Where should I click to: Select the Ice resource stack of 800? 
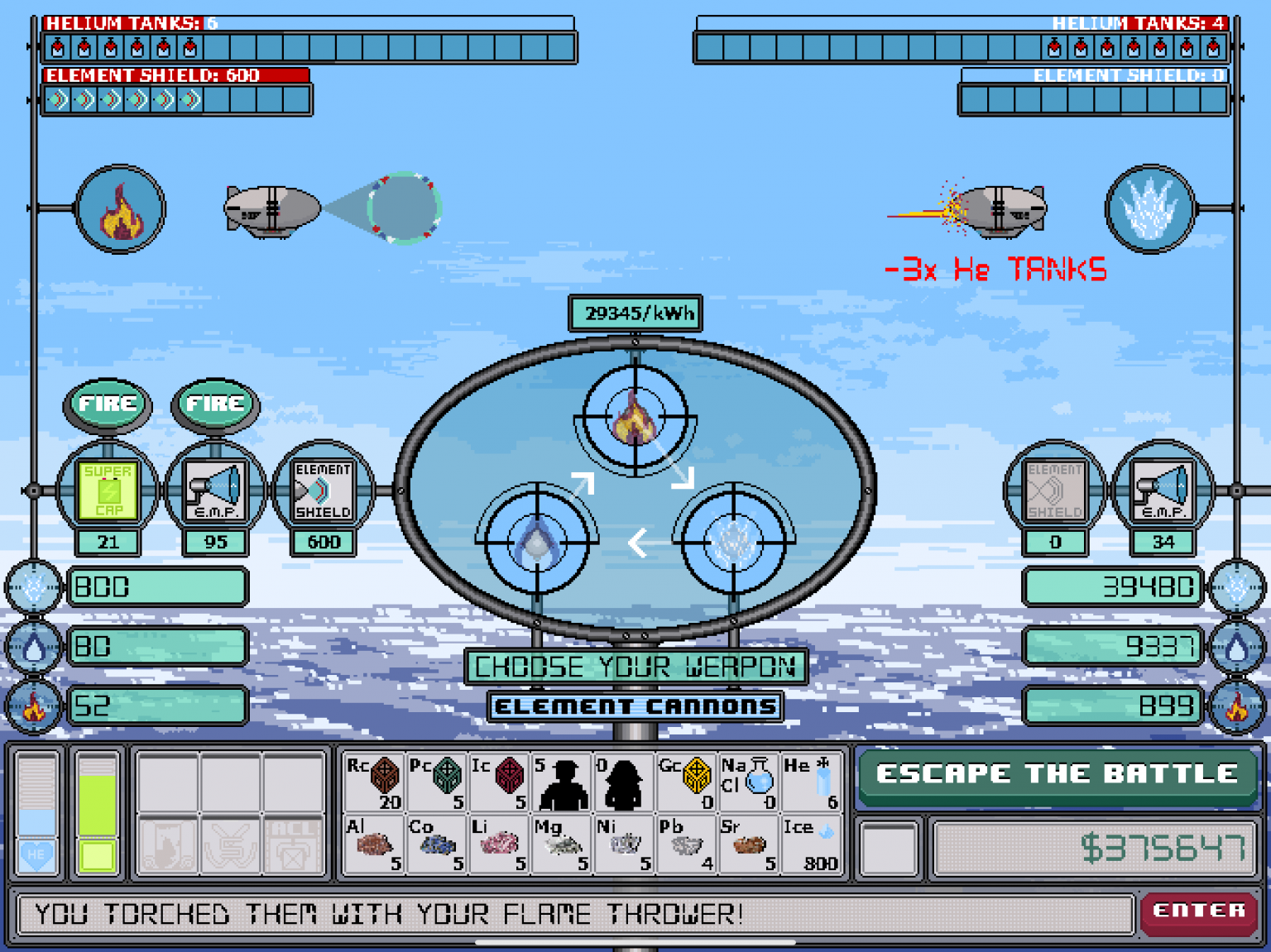(809, 842)
